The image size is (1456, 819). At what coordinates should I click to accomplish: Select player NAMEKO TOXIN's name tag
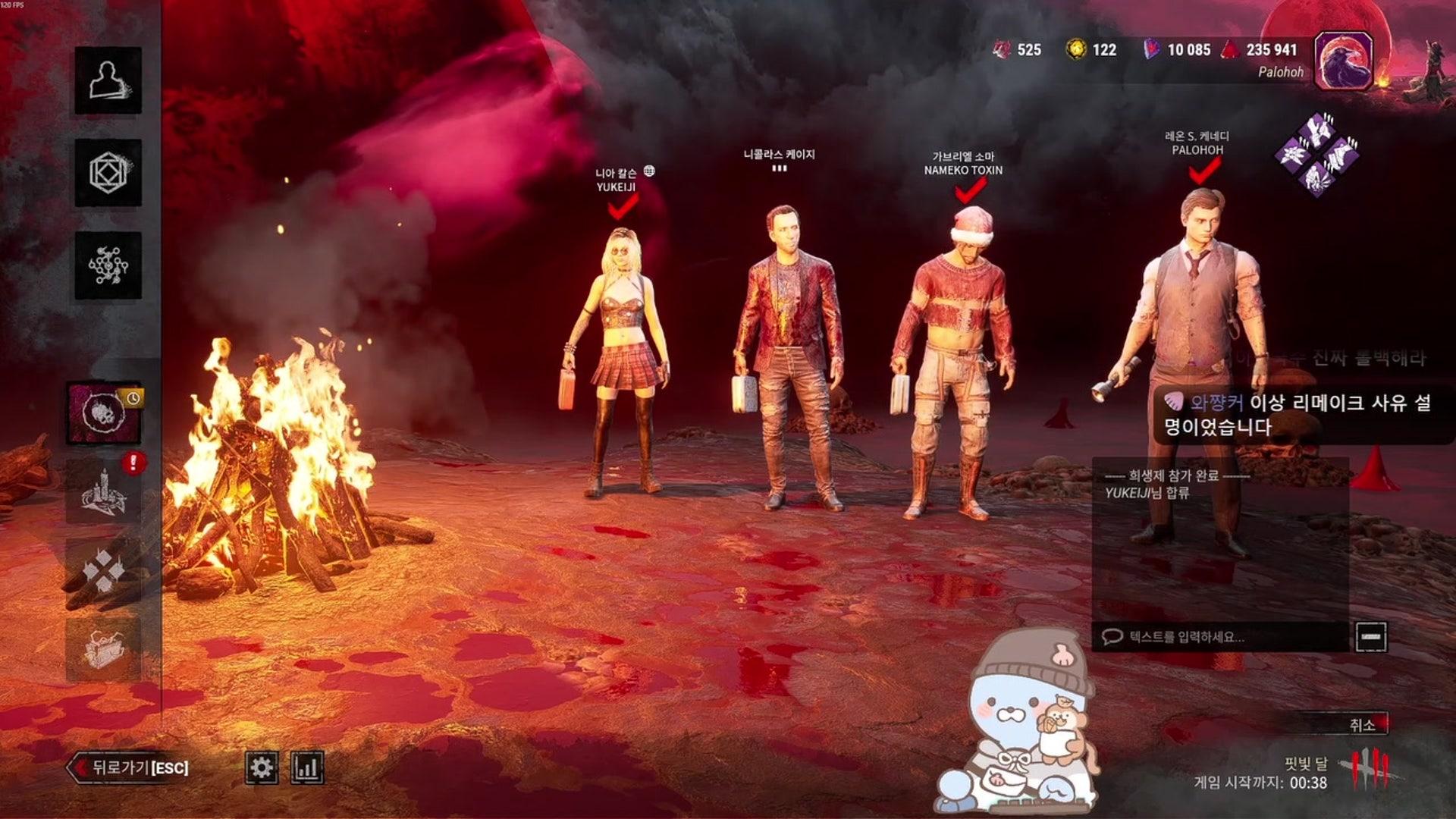click(x=963, y=171)
